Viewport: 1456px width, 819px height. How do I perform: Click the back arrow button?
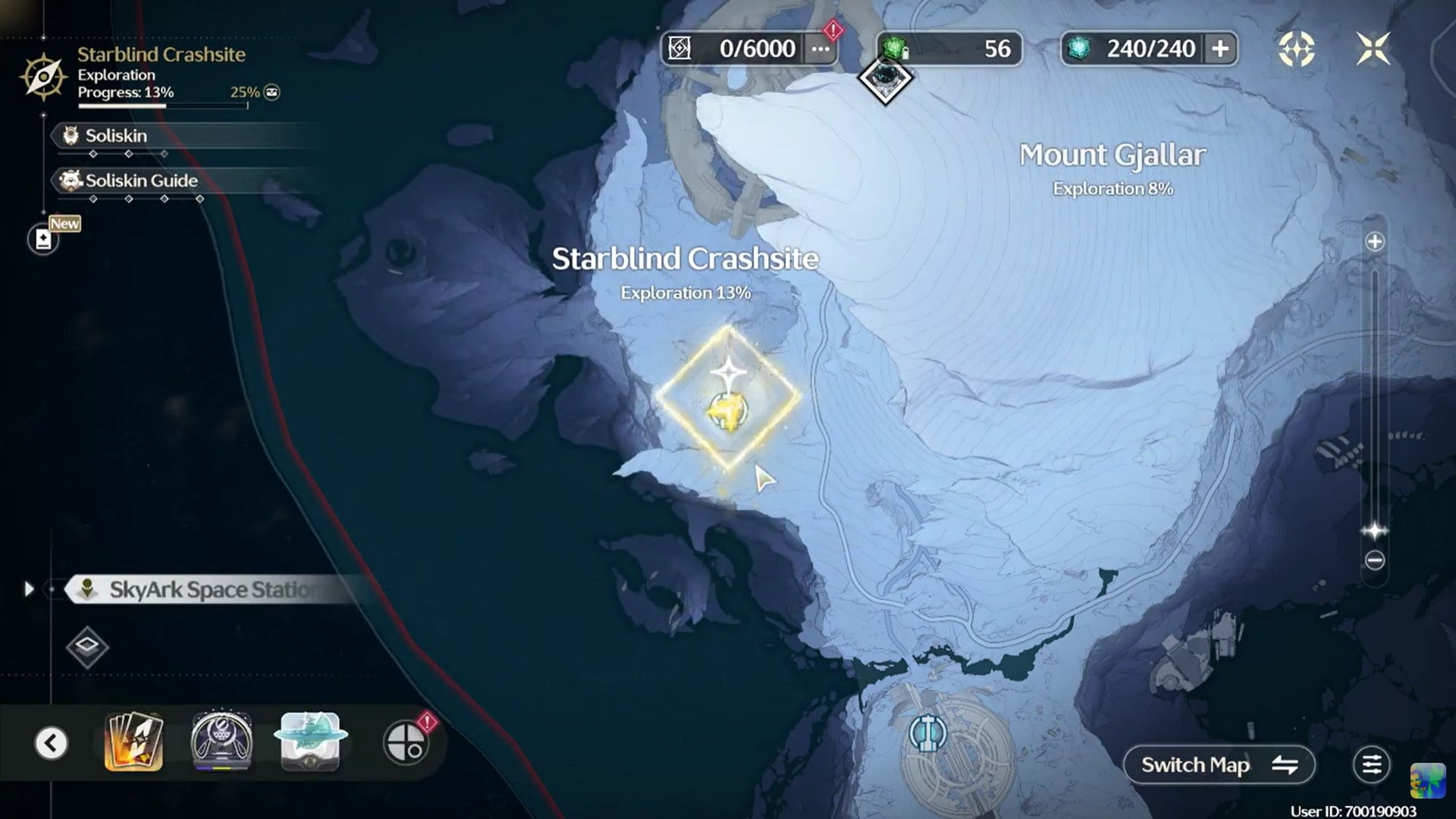coord(52,743)
